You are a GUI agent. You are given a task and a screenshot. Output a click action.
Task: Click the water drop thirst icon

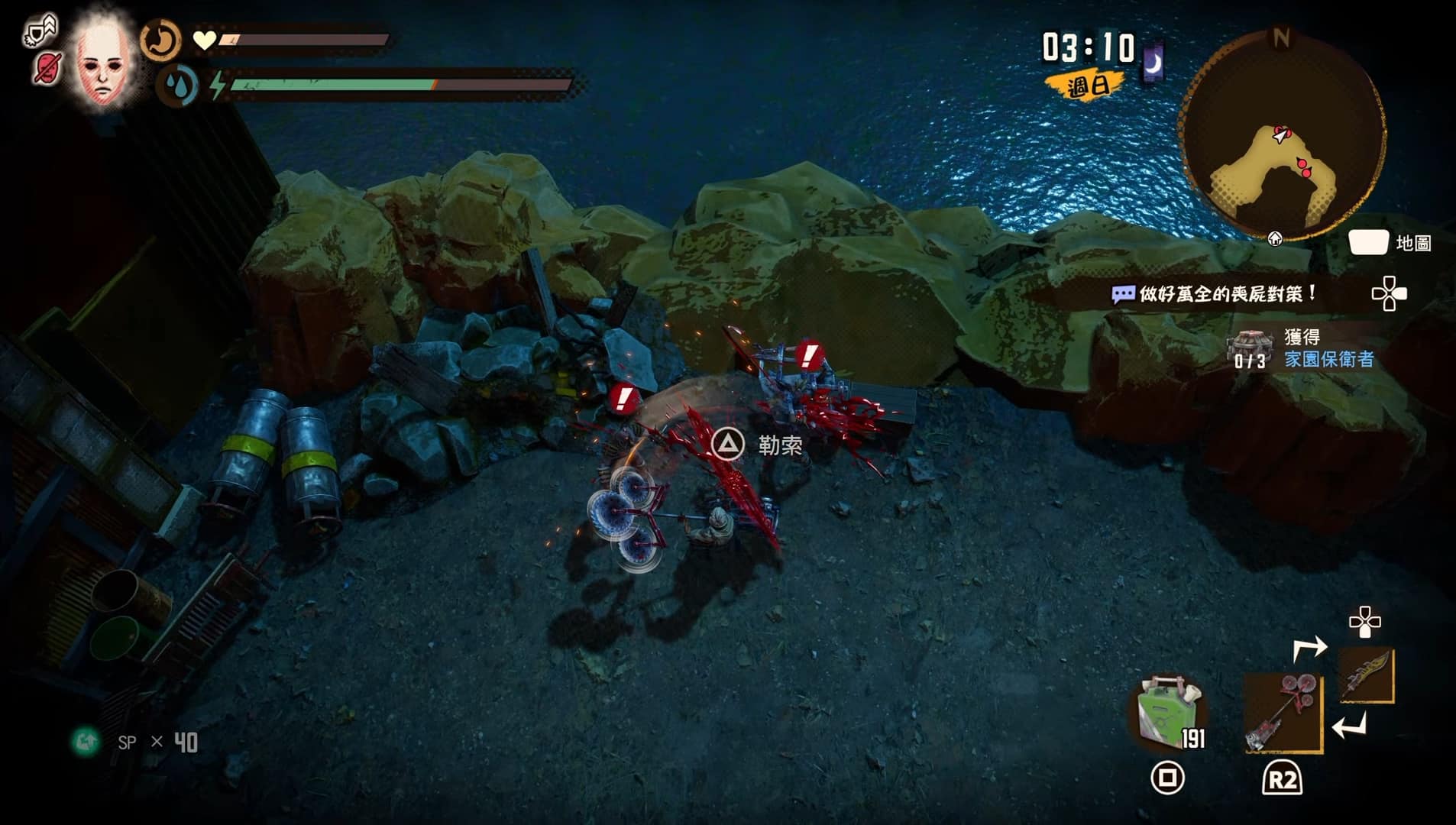177,85
